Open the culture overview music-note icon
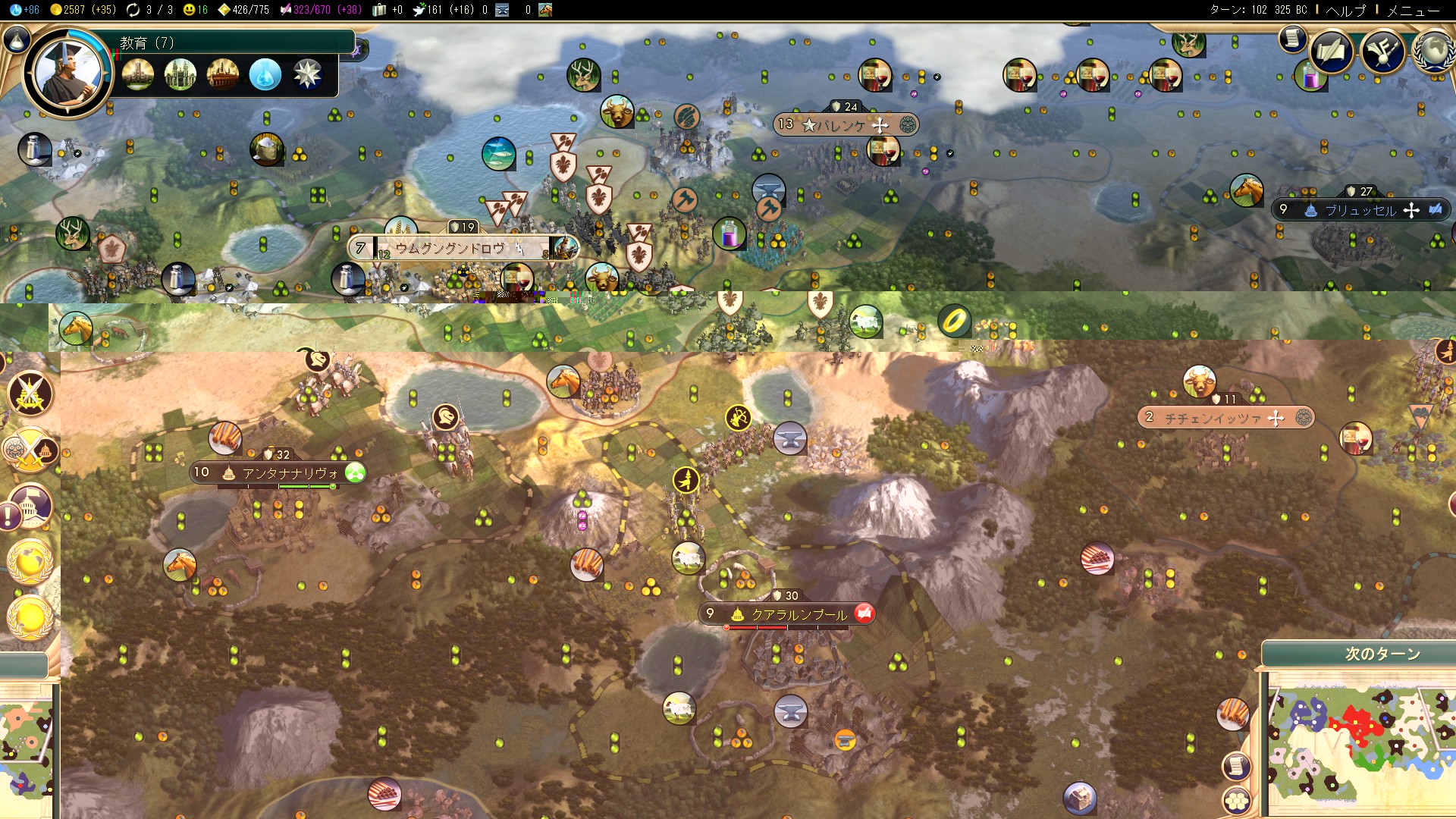This screenshot has width=1456, height=819. pos(1382,52)
